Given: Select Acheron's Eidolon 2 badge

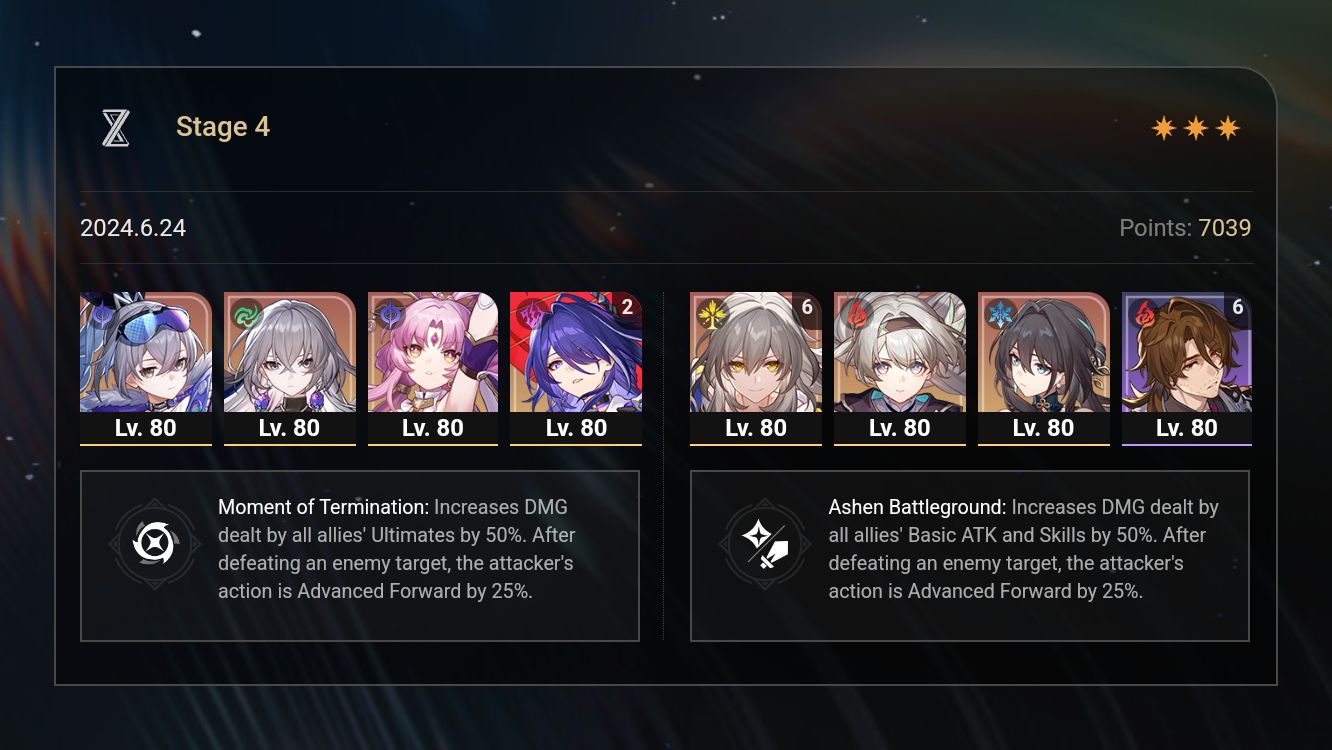Looking at the screenshot, I should coord(626,307).
